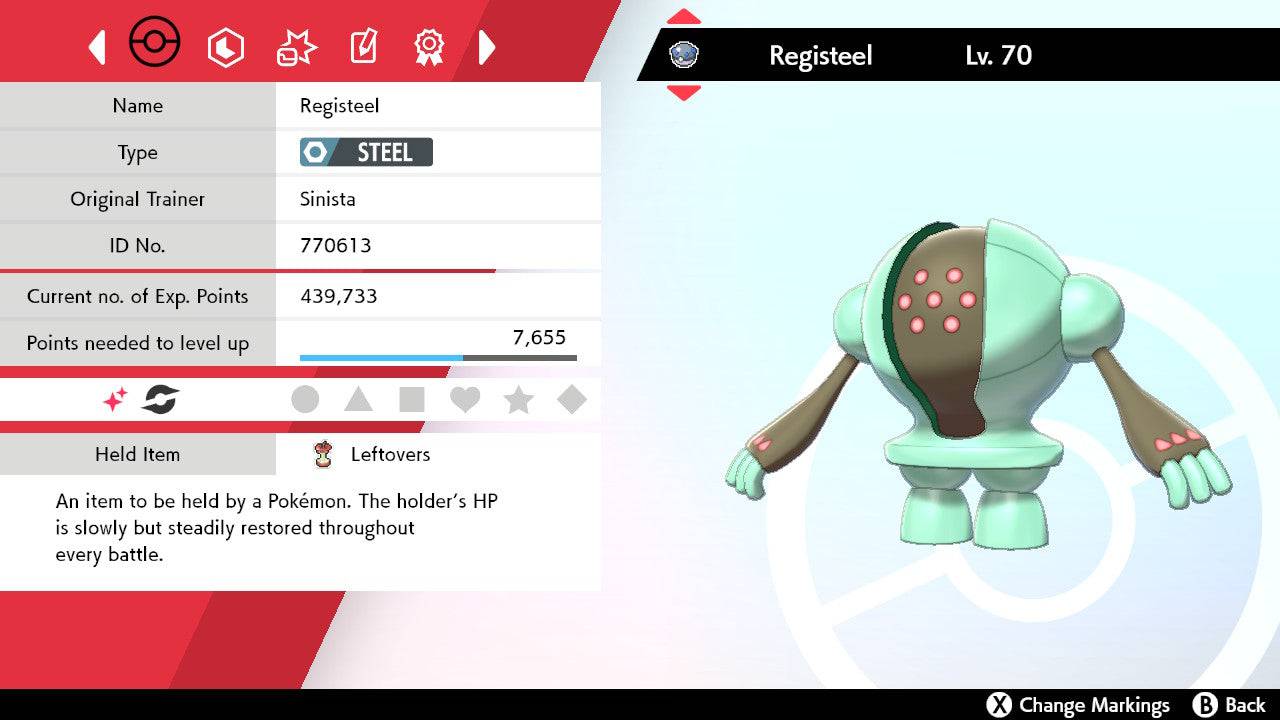The image size is (1280, 720).
Task: Switch to the hexagon stats tab
Action: tap(225, 47)
